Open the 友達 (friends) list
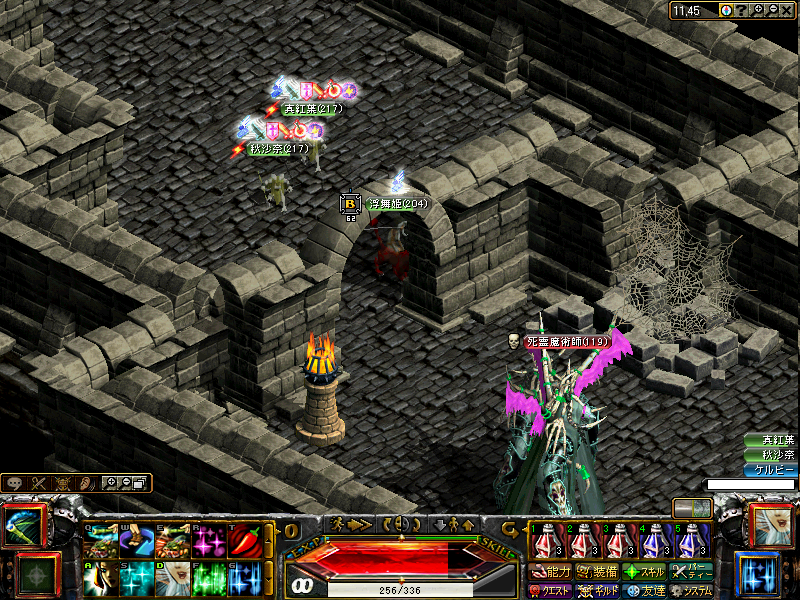 pos(644,591)
